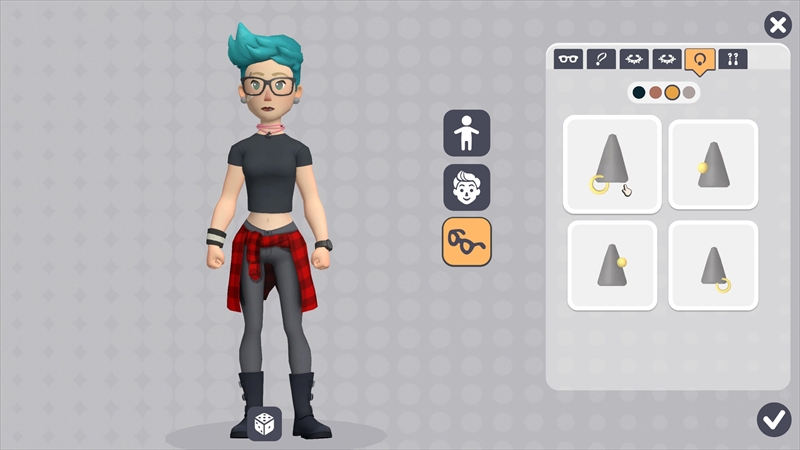
Task: Switch to the pendant necklace tab
Action: (601, 59)
